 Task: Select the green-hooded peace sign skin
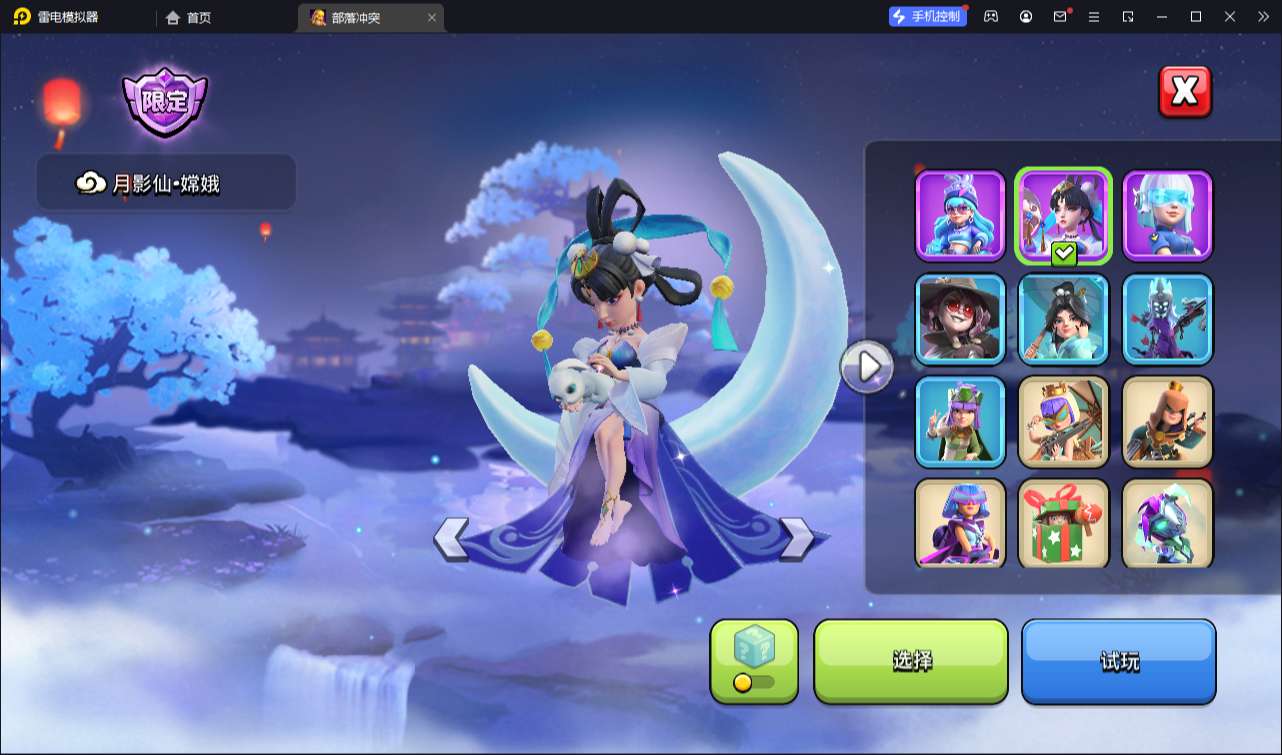[x=960, y=422]
